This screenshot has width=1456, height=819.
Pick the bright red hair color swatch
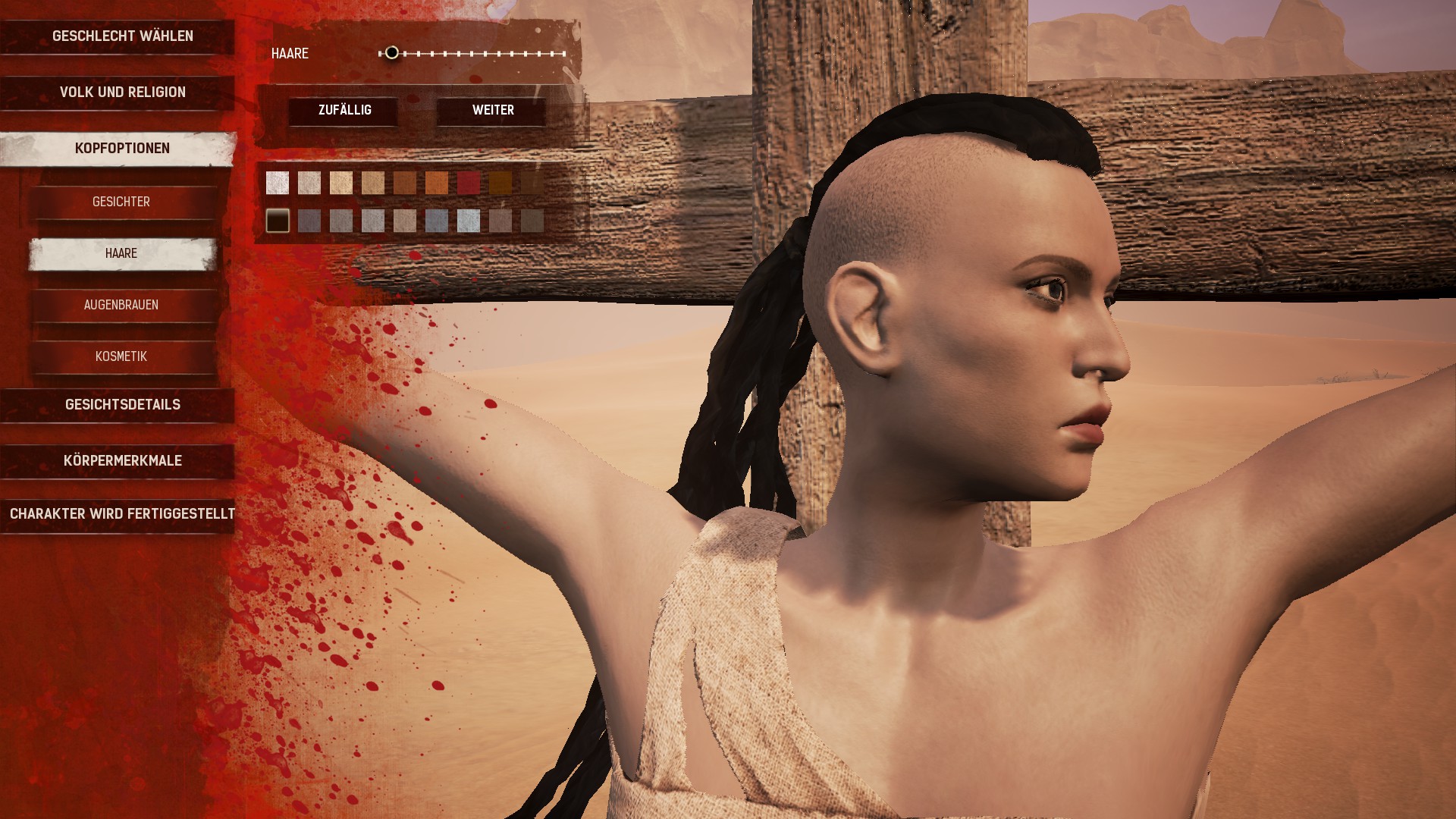click(469, 183)
